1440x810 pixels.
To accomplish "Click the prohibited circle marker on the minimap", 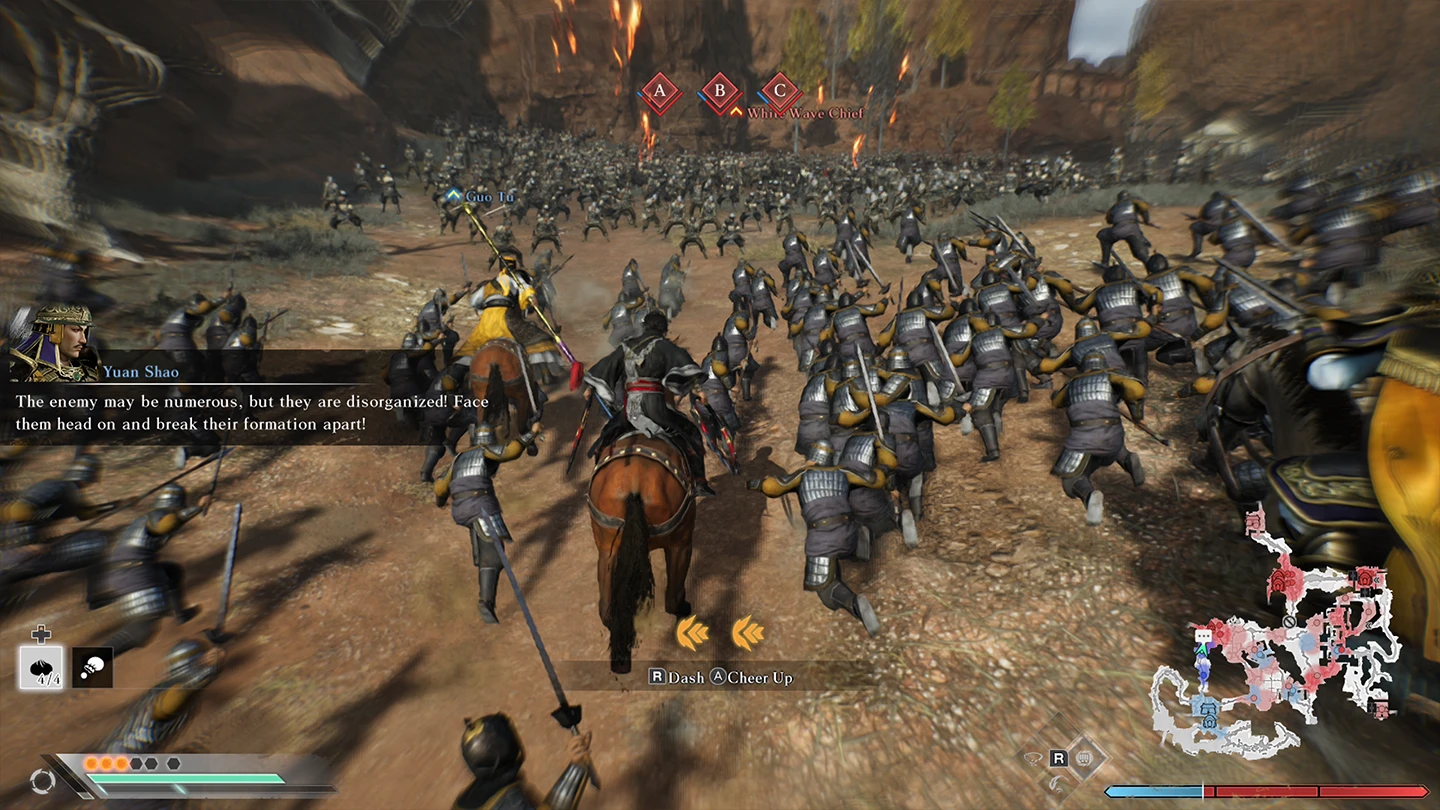I will tap(1290, 620).
